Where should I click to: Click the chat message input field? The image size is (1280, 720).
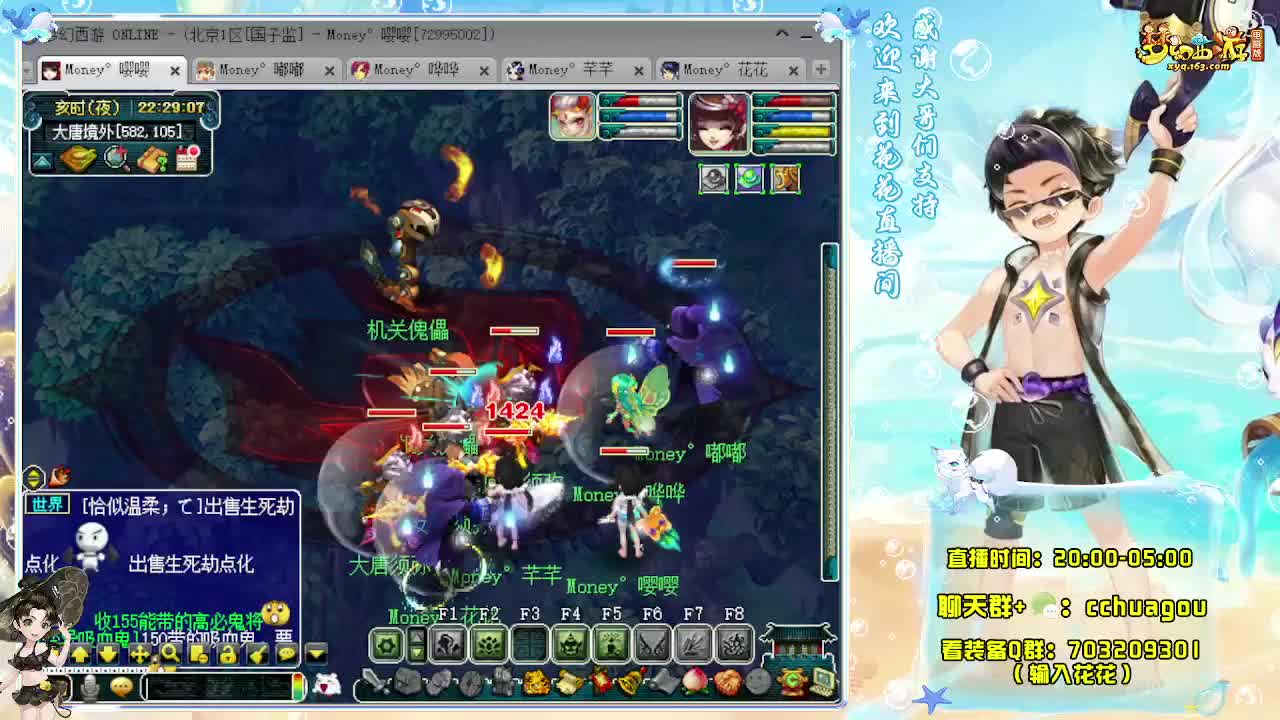[x=220, y=687]
